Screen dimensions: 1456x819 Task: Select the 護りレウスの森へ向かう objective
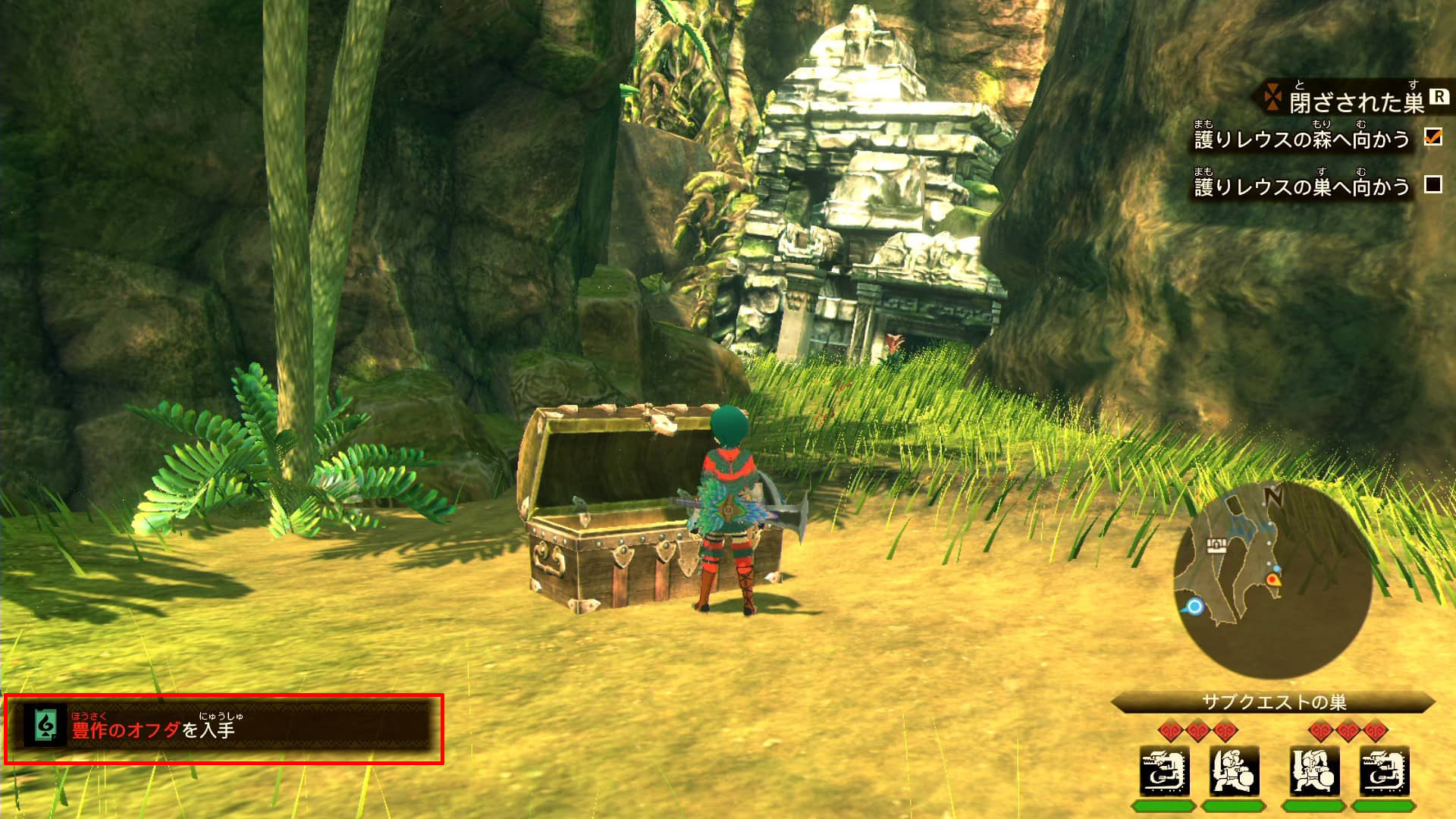(x=1301, y=140)
